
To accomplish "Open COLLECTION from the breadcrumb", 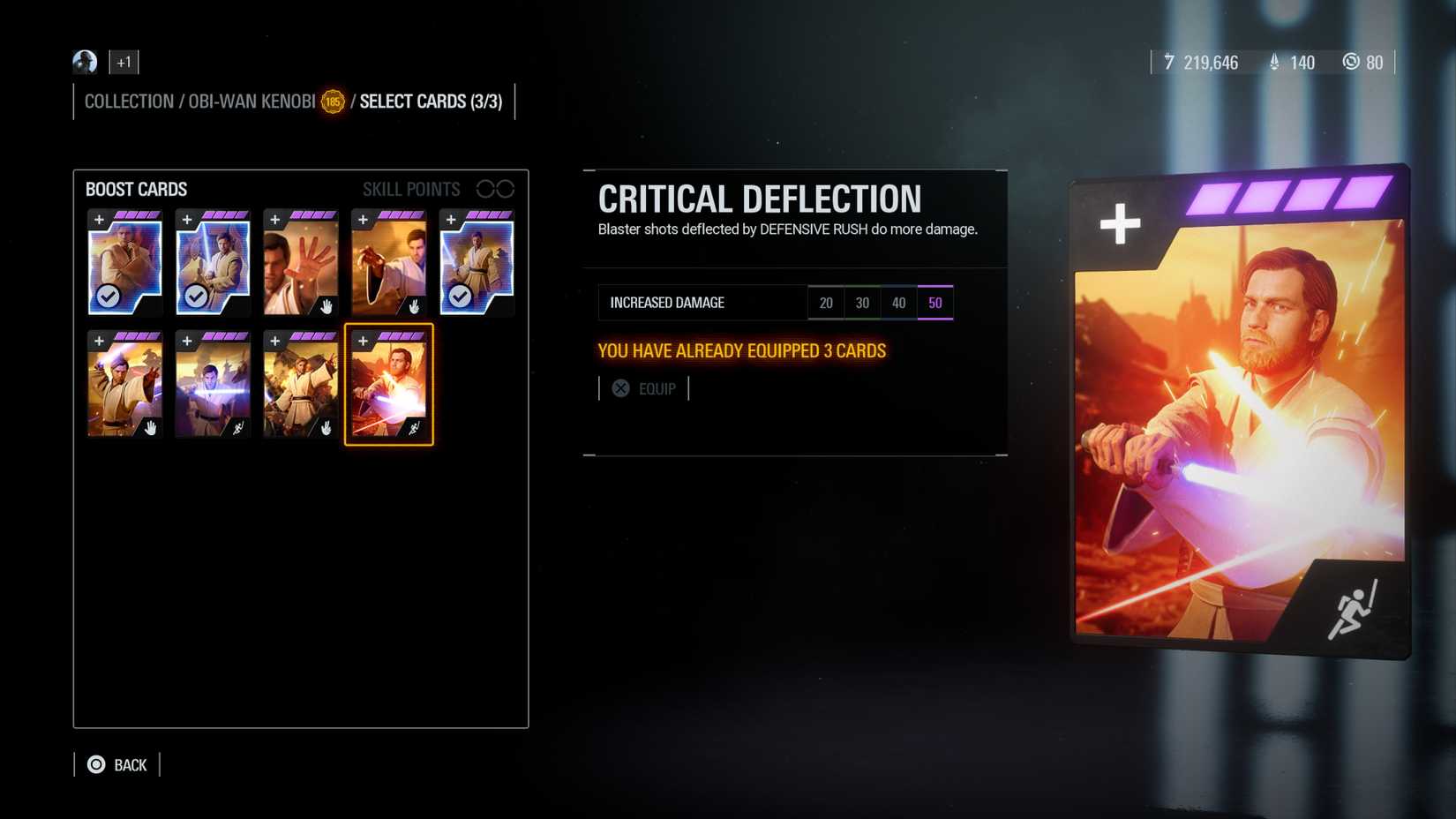I will tap(129, 101).
